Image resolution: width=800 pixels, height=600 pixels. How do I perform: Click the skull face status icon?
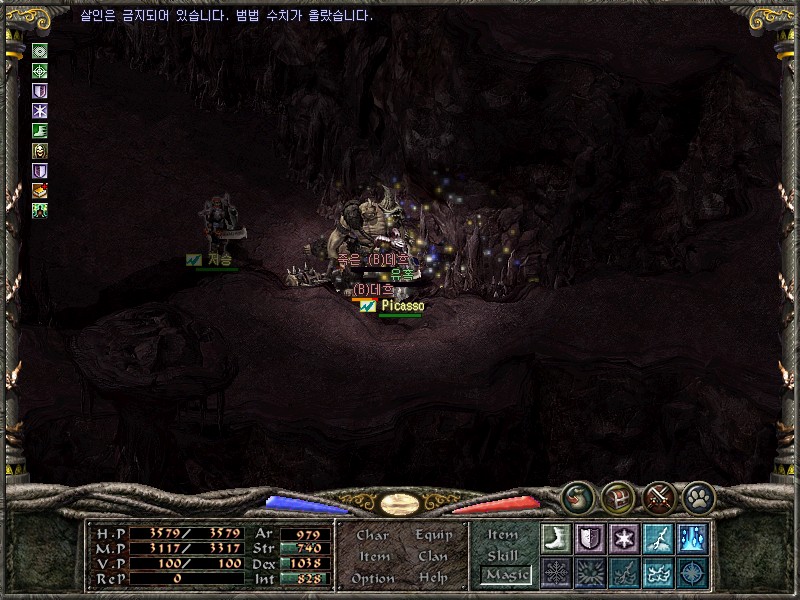coord(40,151)
